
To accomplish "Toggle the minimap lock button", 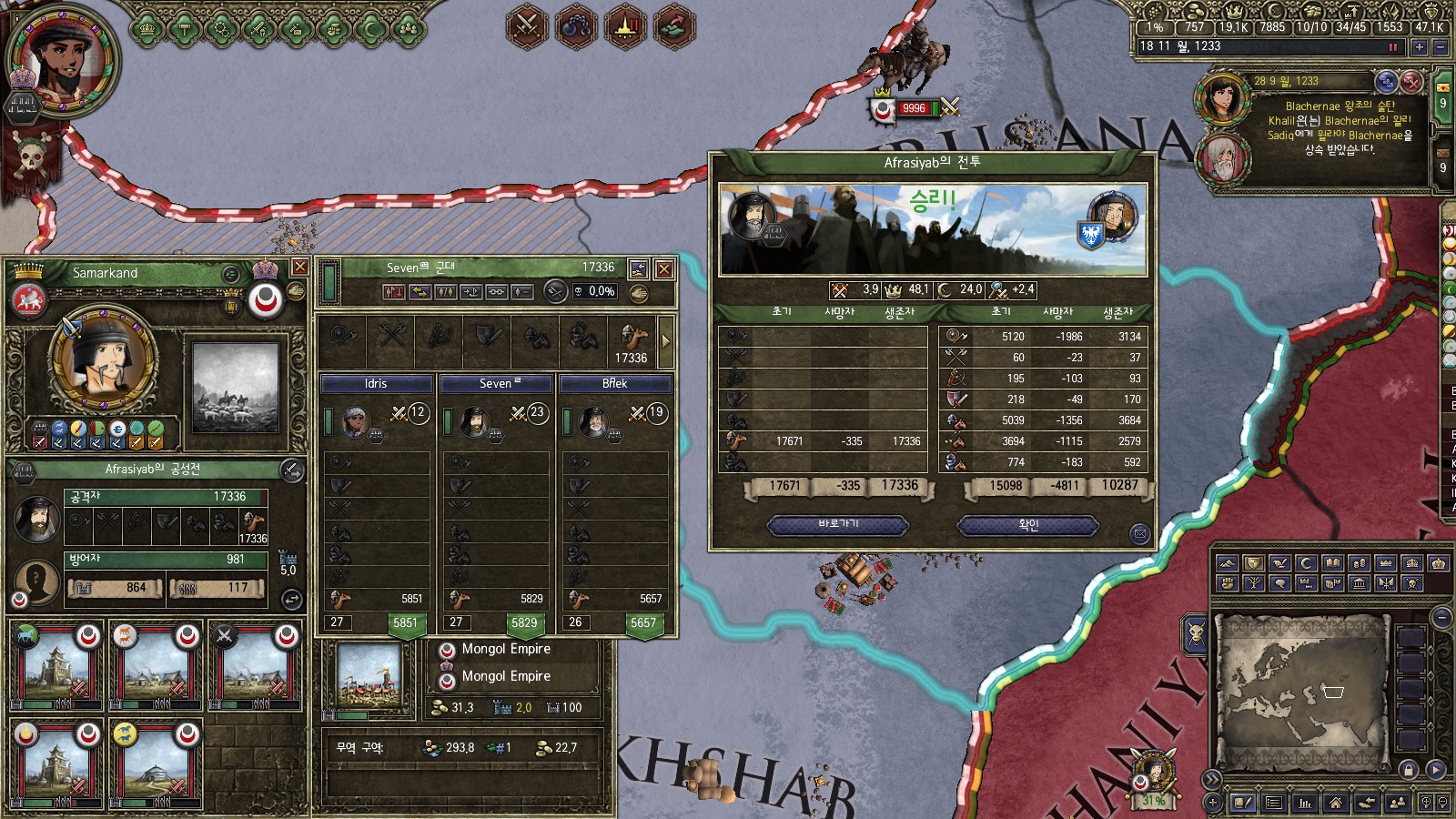I will 1409,770.
